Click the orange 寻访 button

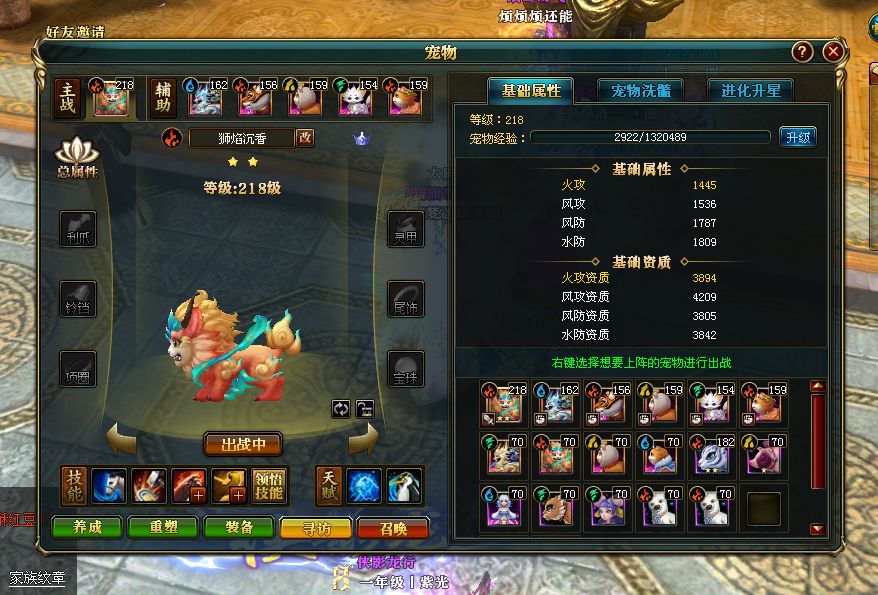315,528
